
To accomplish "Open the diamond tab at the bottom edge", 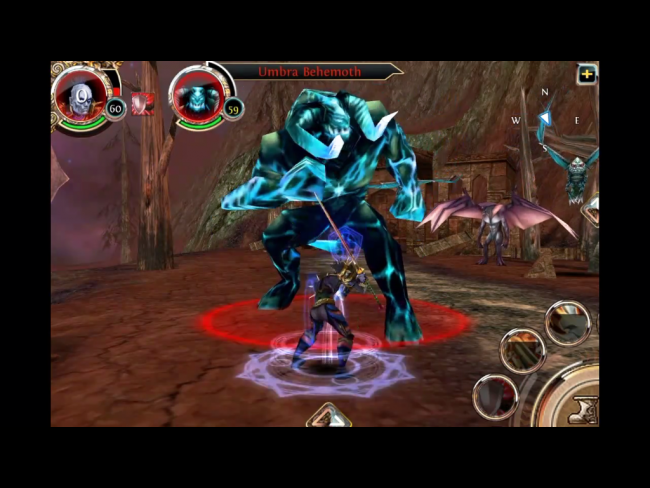I will point(329,416).
